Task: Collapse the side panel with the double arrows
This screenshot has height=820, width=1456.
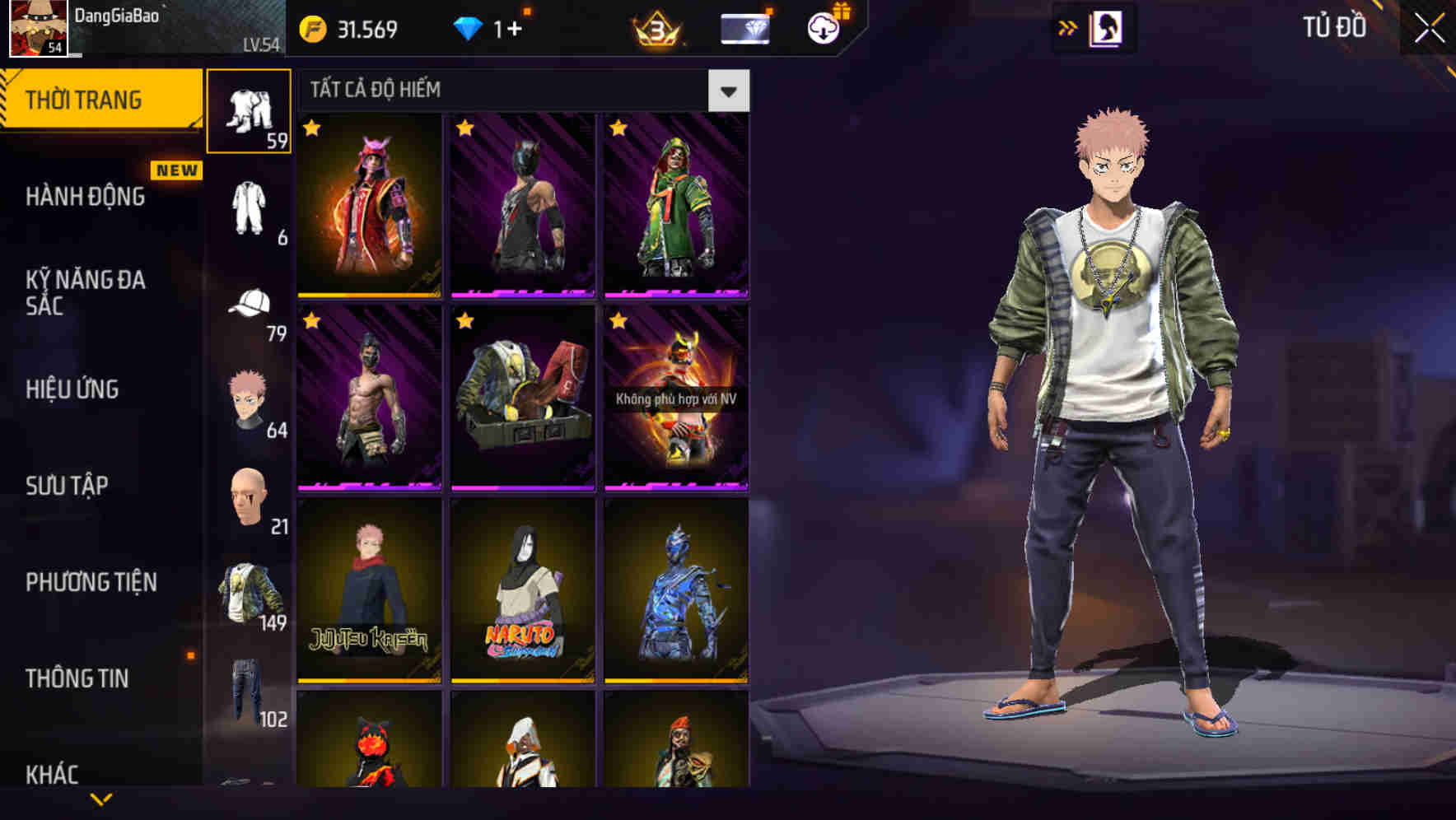Action: (x=1067, y=27)
